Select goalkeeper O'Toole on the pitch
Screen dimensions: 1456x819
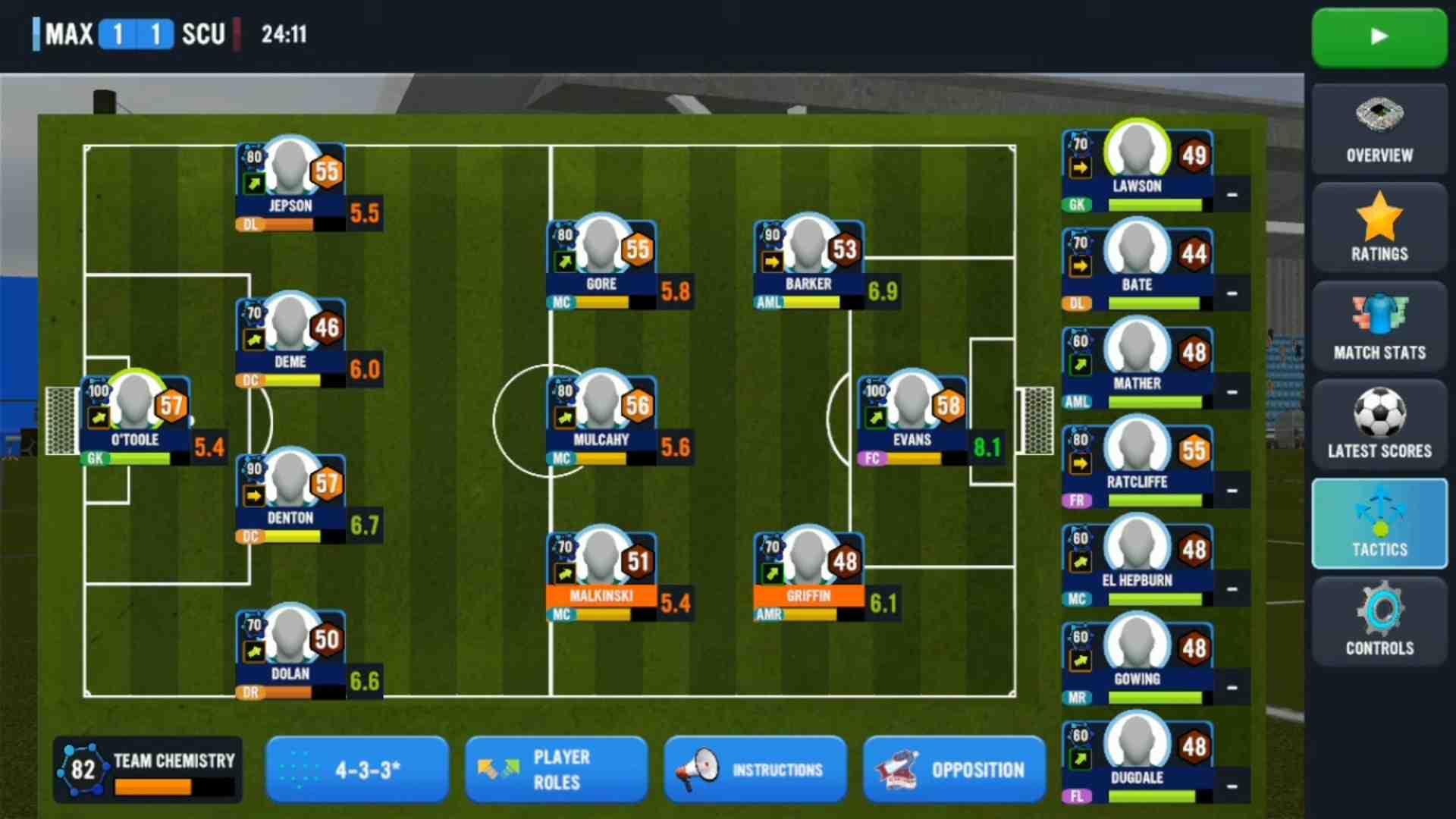(135, 416)
